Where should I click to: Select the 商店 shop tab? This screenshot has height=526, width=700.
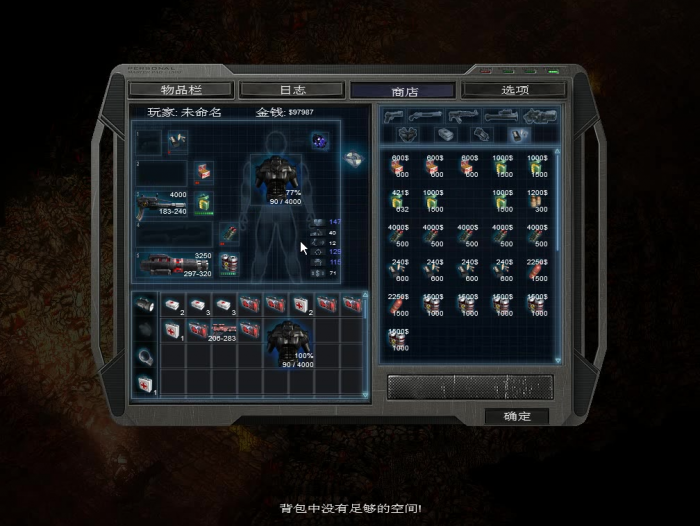click(x=404, y=90)
